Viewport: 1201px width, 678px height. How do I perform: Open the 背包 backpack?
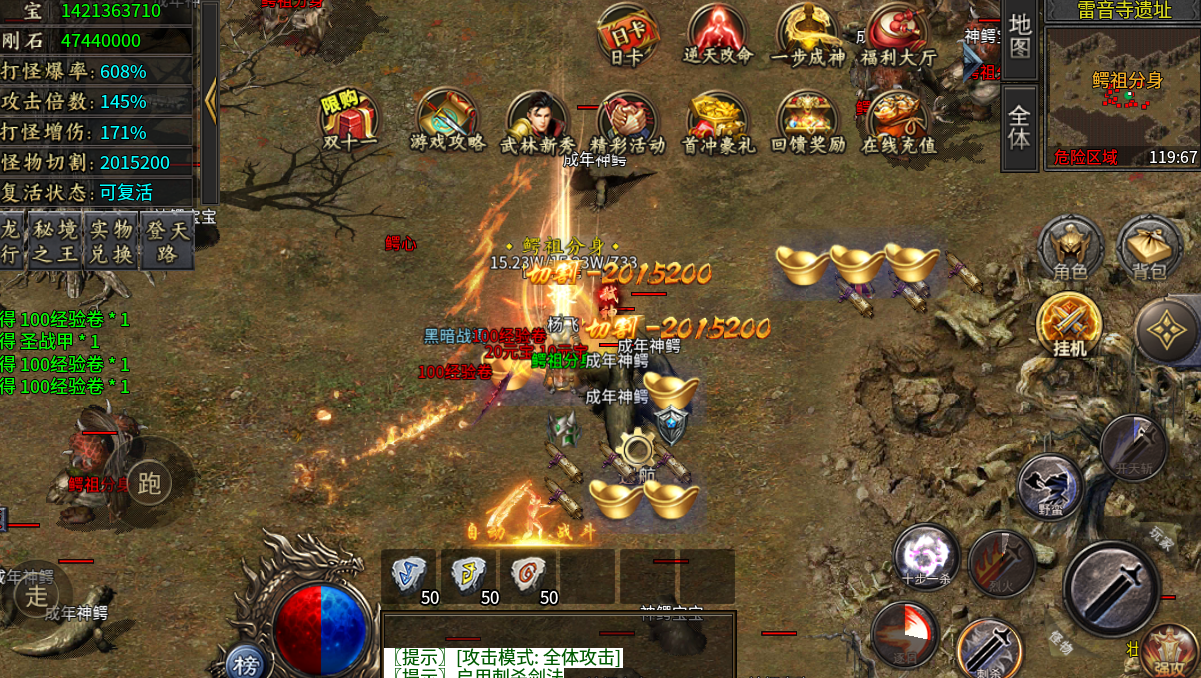(x=1149, y=248)
